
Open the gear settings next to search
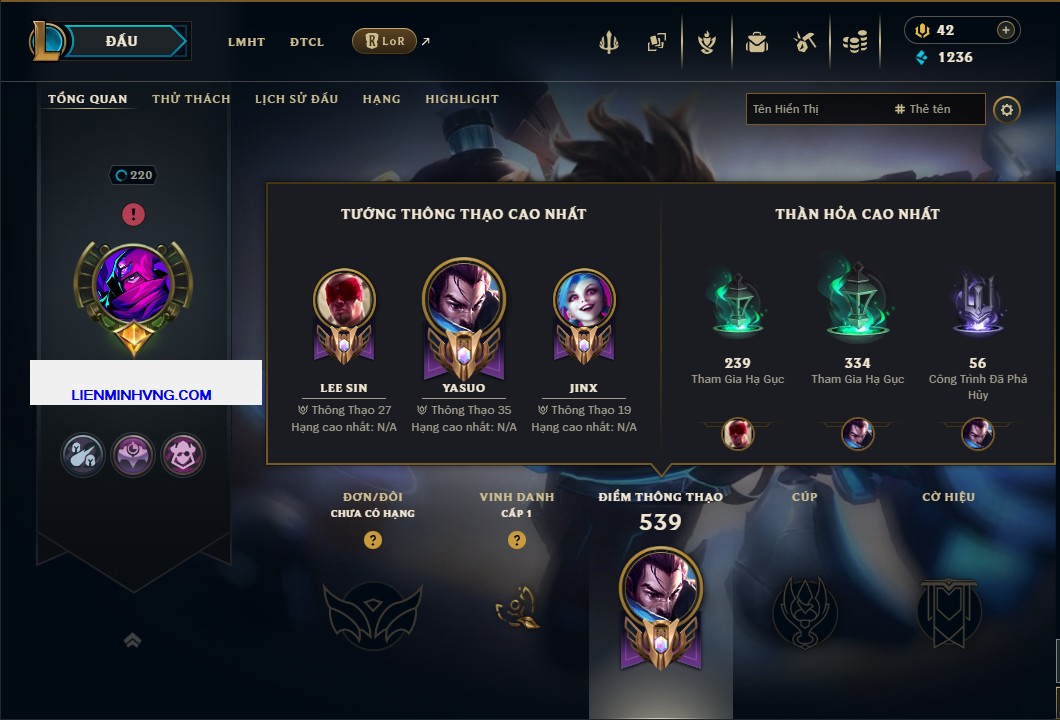[x=1007, y=109]
